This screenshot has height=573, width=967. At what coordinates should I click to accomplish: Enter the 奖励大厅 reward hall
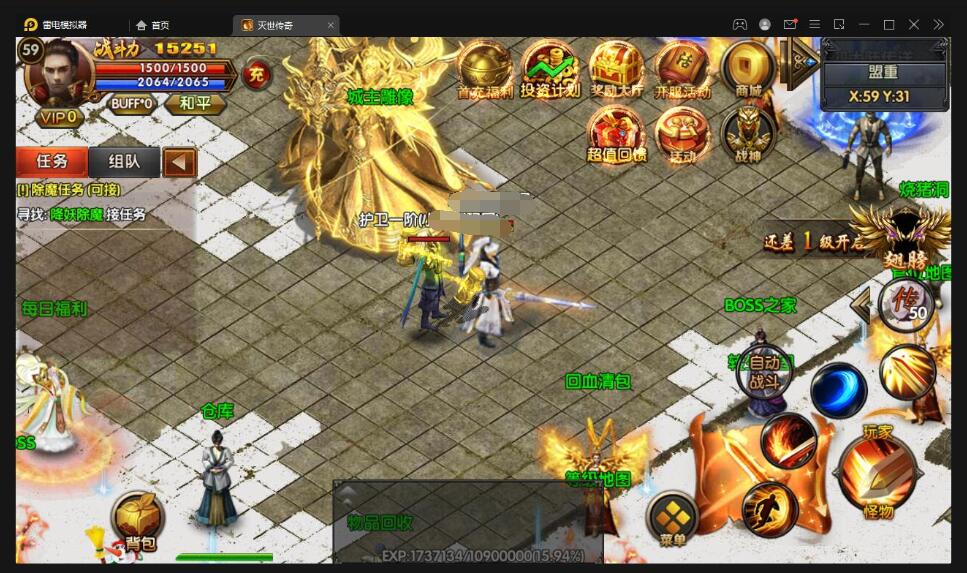coord(616,68)
